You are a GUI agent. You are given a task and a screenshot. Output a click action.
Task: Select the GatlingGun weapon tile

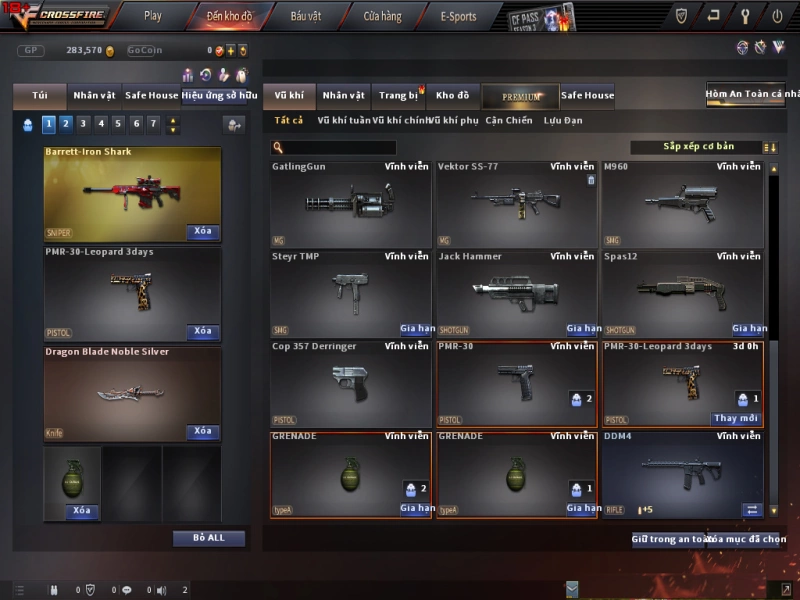(x=350, y=204)
